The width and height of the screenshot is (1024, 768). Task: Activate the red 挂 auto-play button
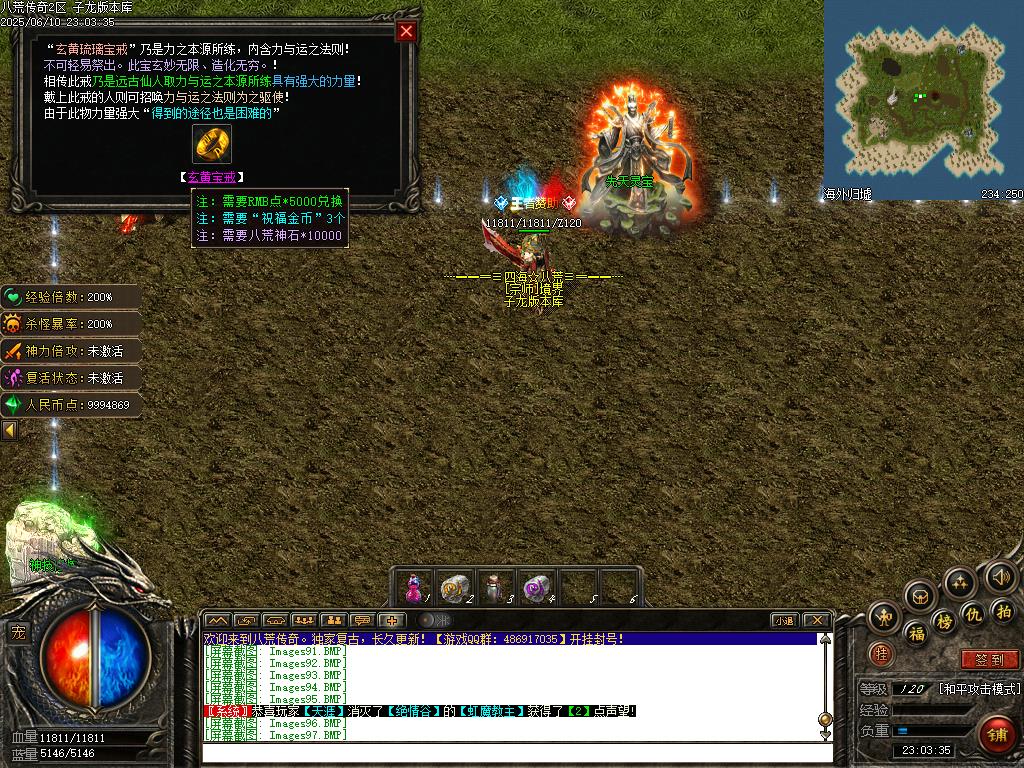(x=881, y=654)
